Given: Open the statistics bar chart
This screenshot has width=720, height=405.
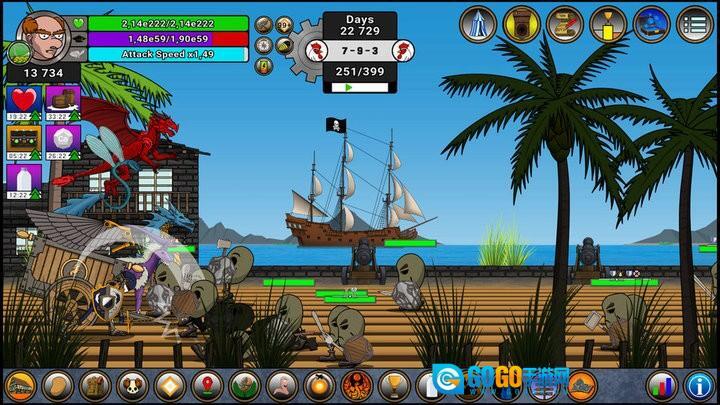Looking at the screenshot, I should coord(659,385).
